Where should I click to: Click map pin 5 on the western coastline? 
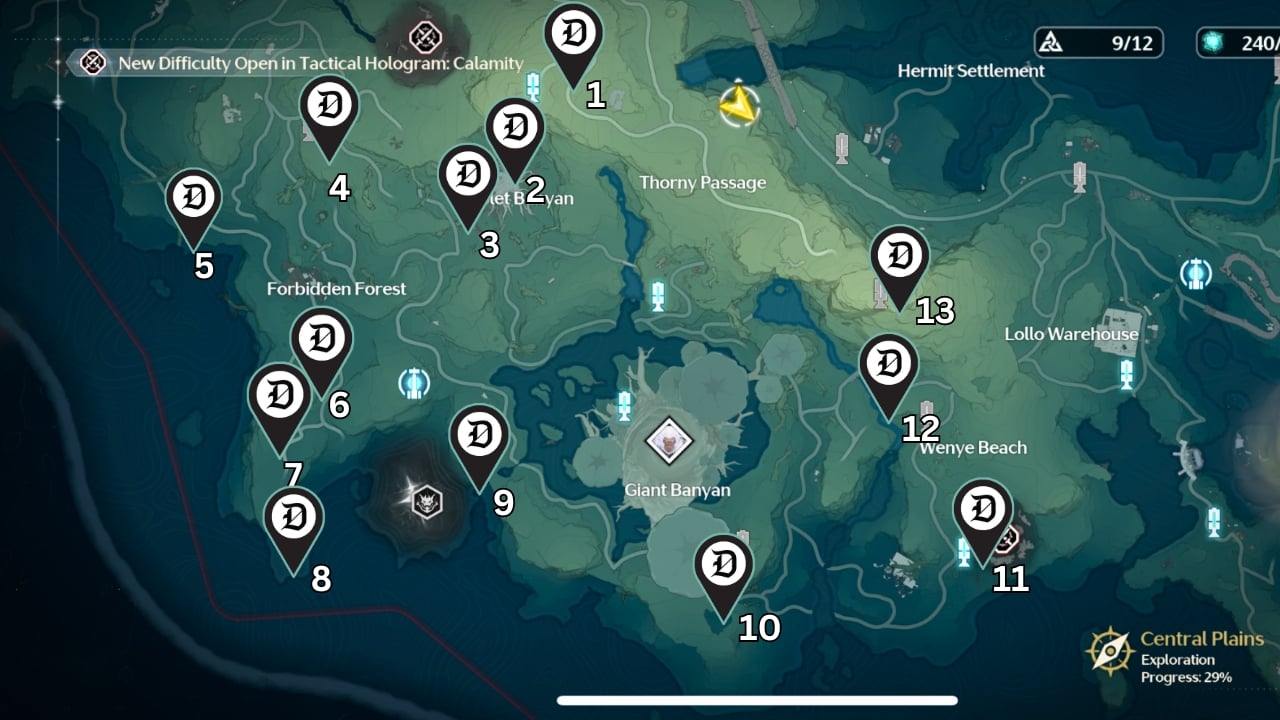point(193,198)
